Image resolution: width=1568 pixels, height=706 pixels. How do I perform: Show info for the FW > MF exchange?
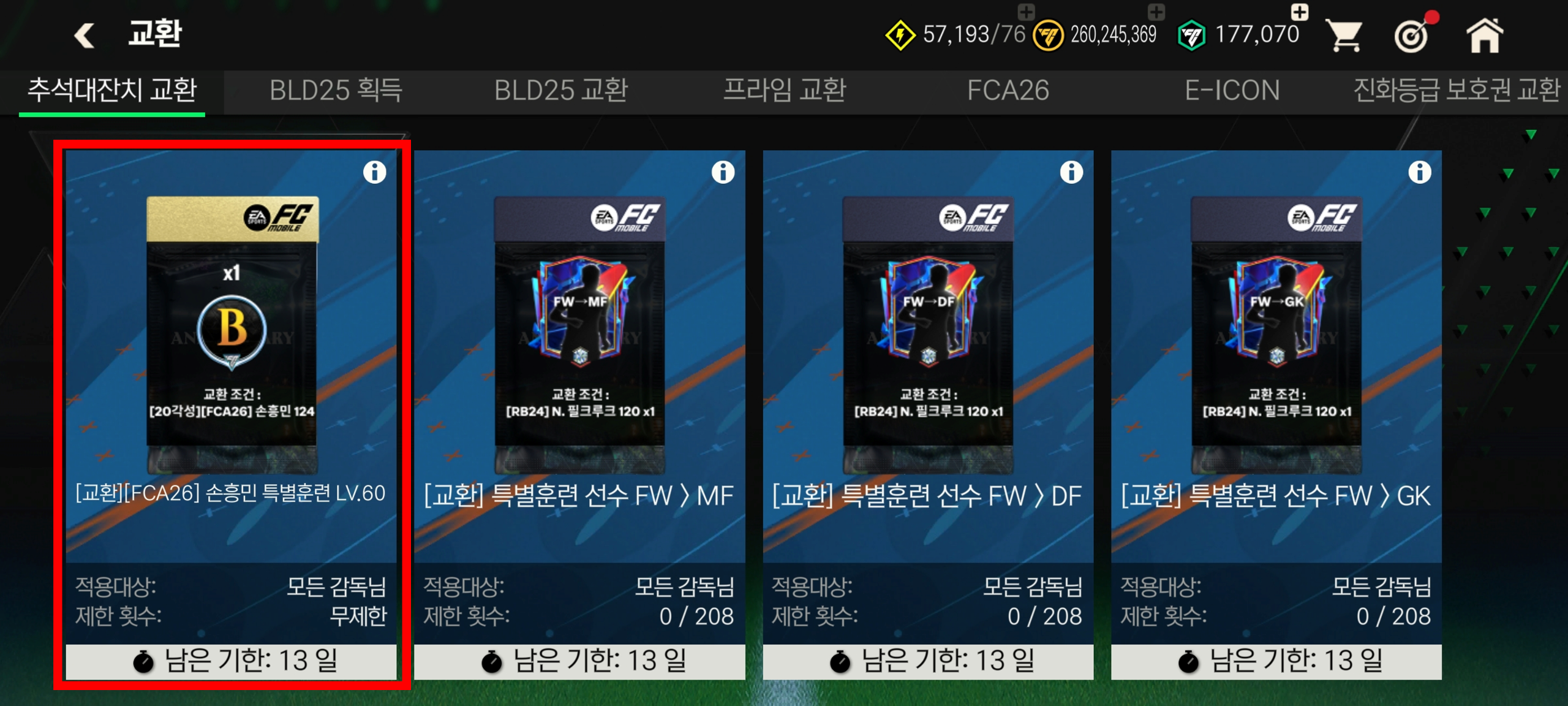point(723,172)
